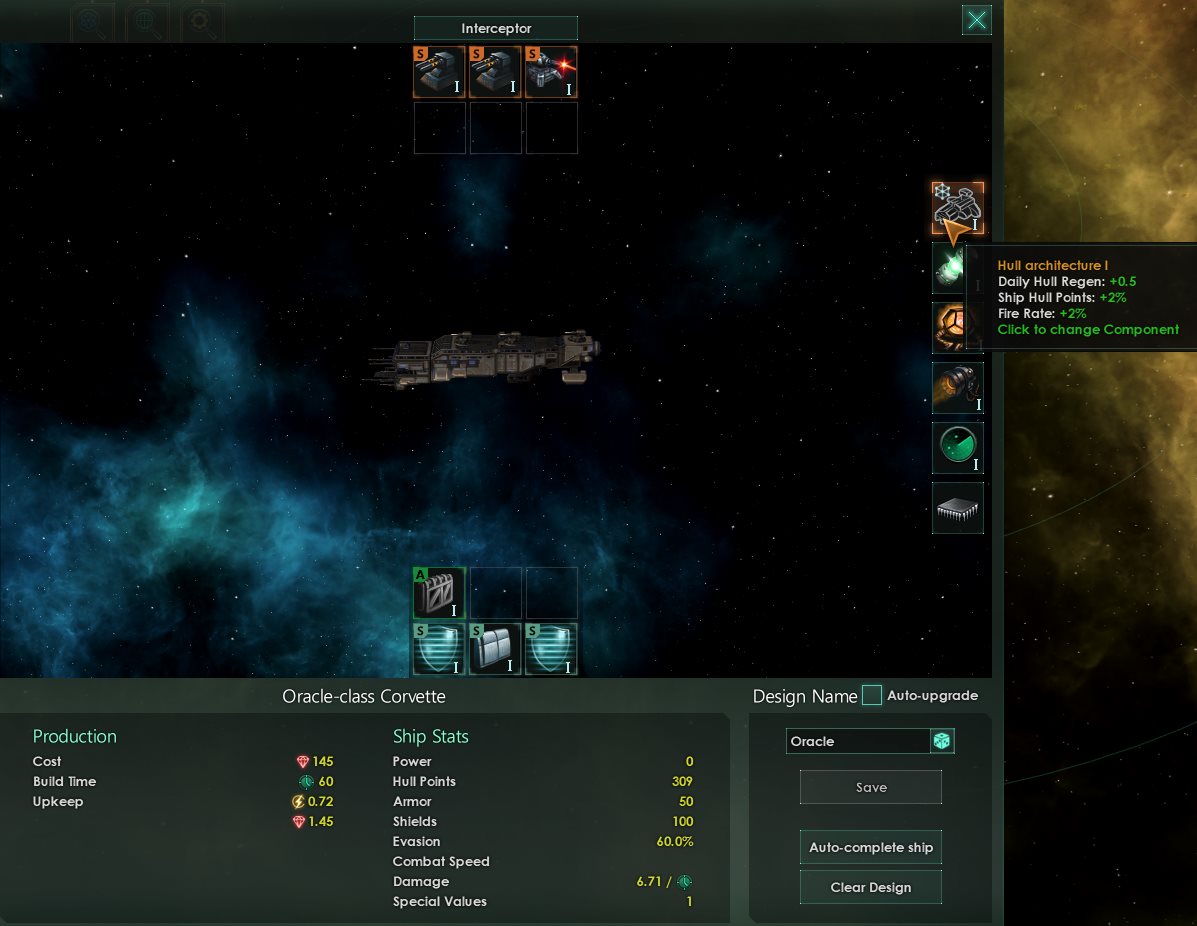Open the Hull architecture I component
This screenshot has width=1197, height=926.
pos(958,207)
